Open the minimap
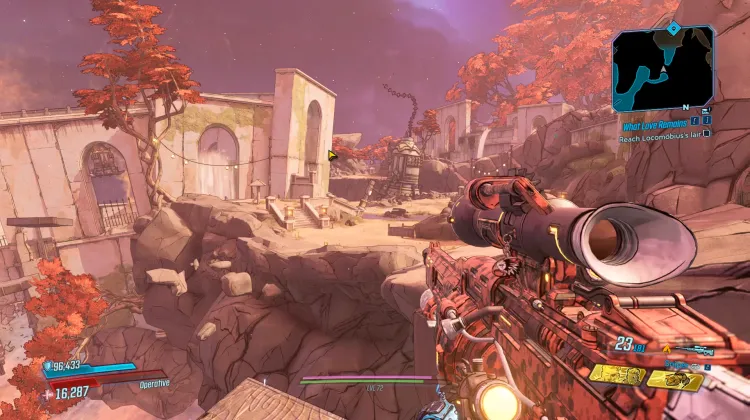Viewport: 750px width, 420px height. (x=663, y=67)
